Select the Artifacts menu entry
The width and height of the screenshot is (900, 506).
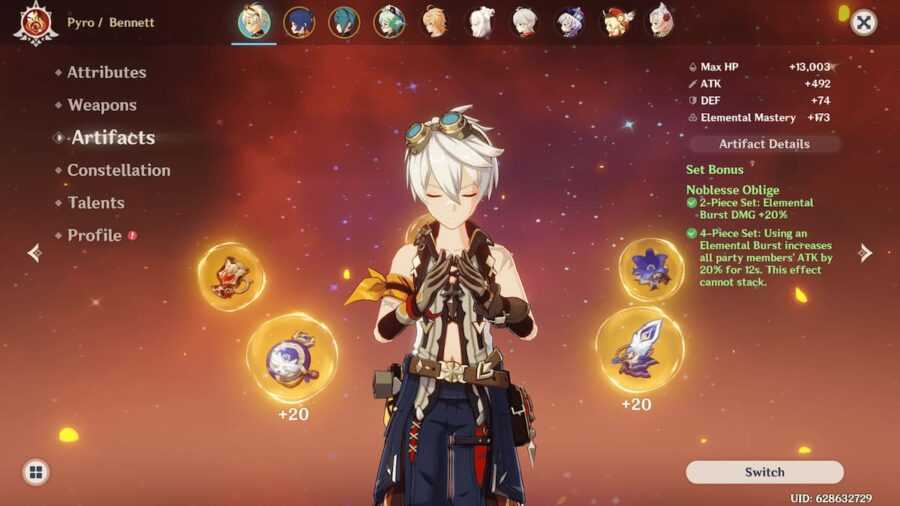coord(112,138)
